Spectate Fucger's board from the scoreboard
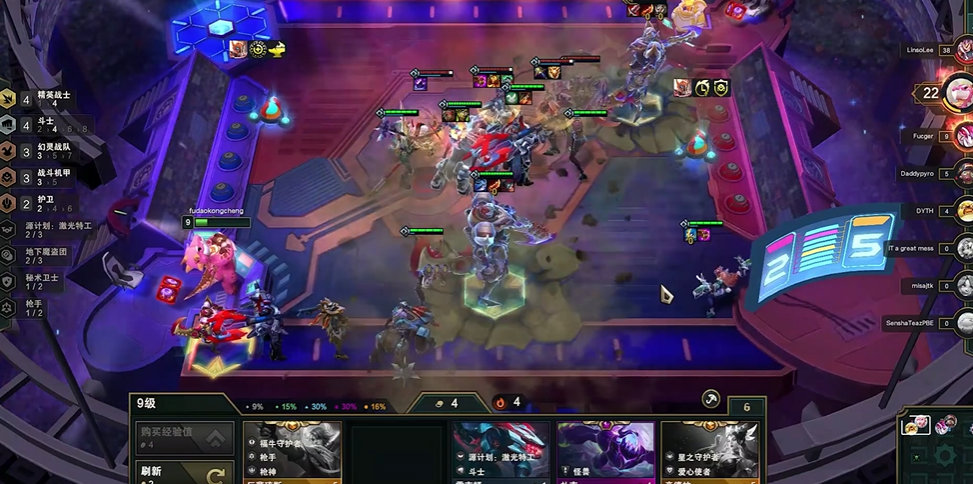This screenshot has width=973, height=484. 963,136
